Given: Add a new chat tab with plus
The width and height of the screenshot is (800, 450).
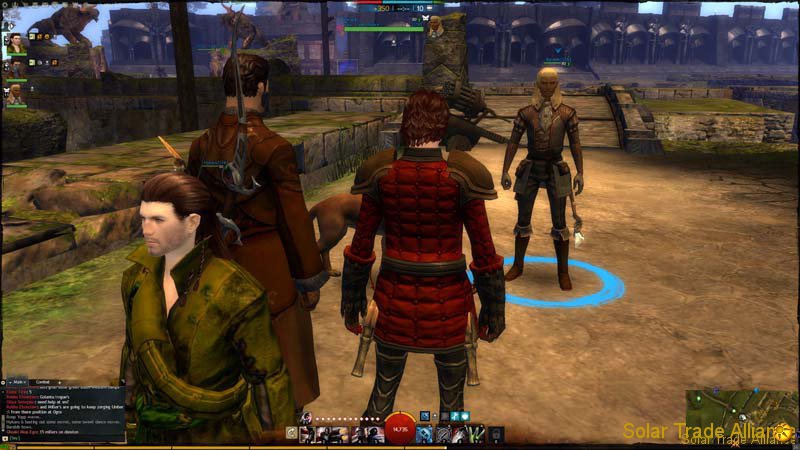Looking at the screenshot, I should 59,382.
